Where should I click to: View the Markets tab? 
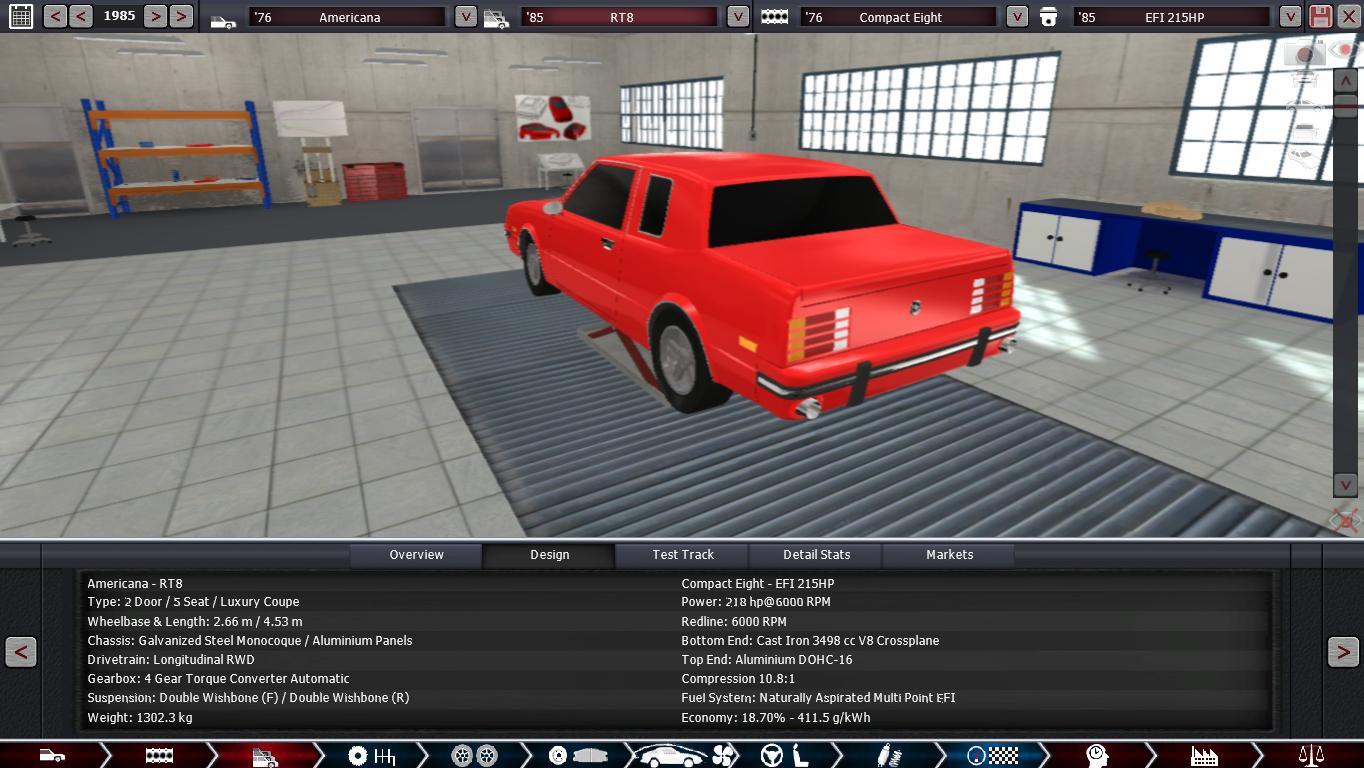coord(949,555)
